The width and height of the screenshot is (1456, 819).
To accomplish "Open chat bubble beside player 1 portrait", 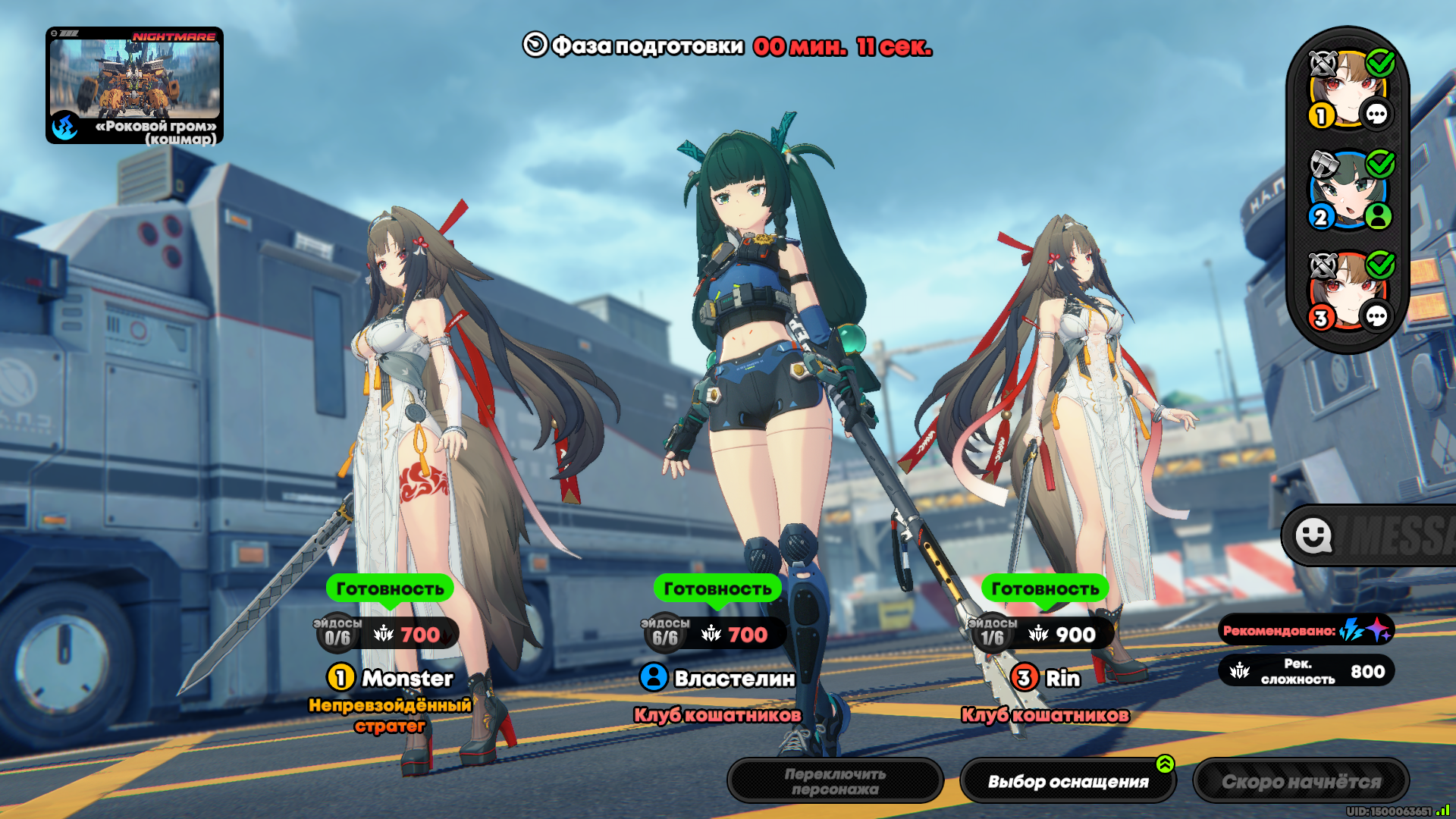I will click(1376, 115).
